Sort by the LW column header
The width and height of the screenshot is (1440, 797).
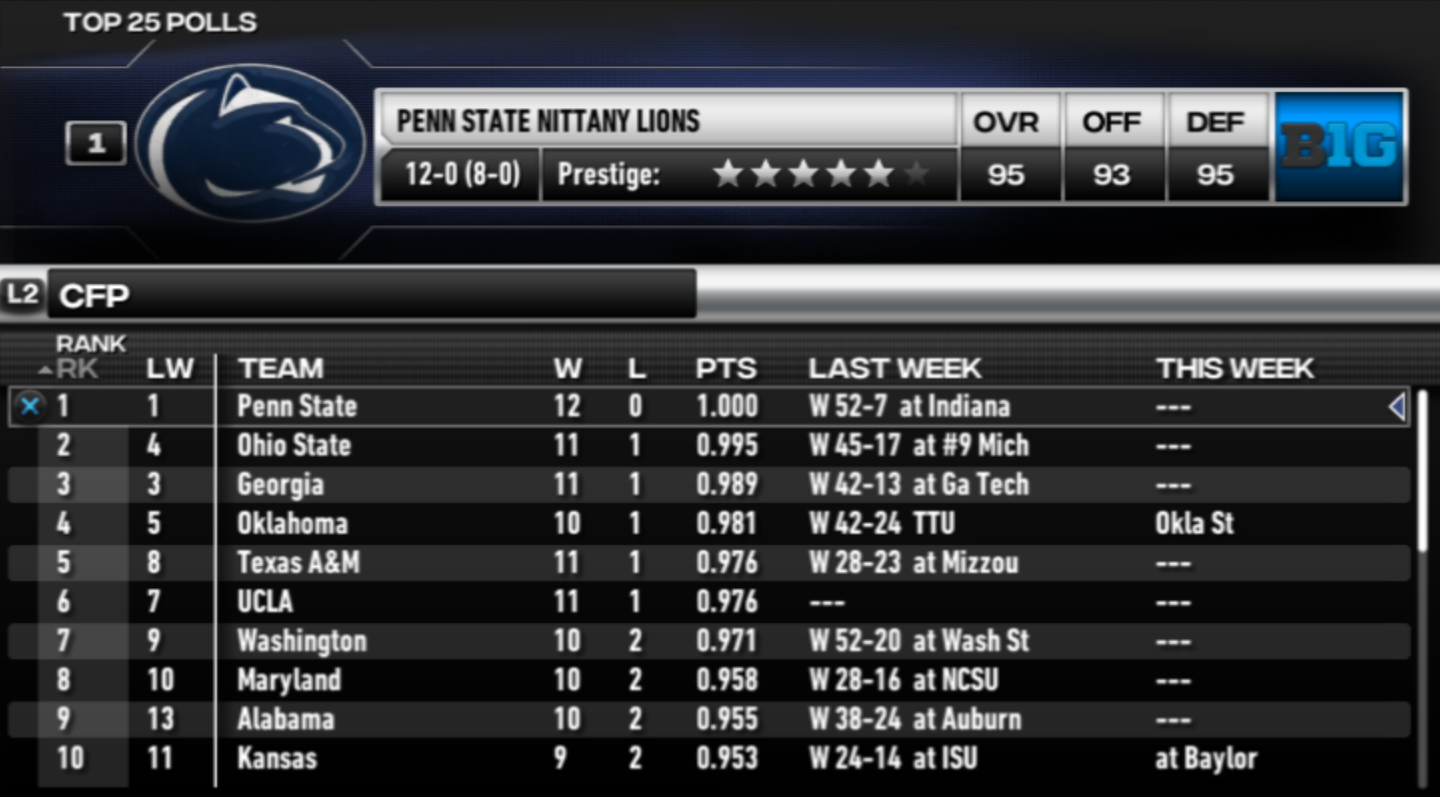(x=169, y=369)
